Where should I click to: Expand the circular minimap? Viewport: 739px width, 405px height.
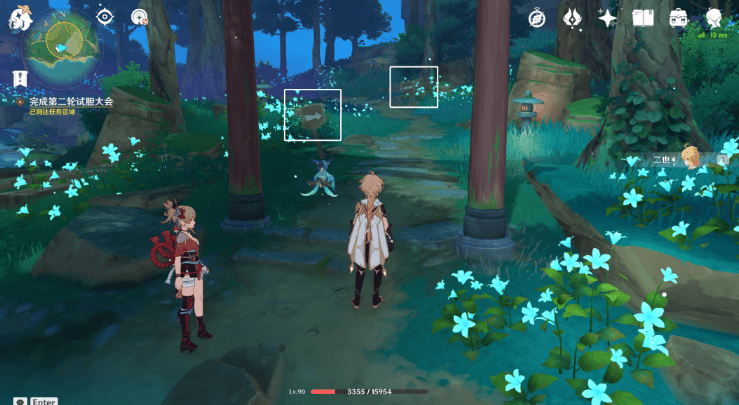tap(62, 50)
